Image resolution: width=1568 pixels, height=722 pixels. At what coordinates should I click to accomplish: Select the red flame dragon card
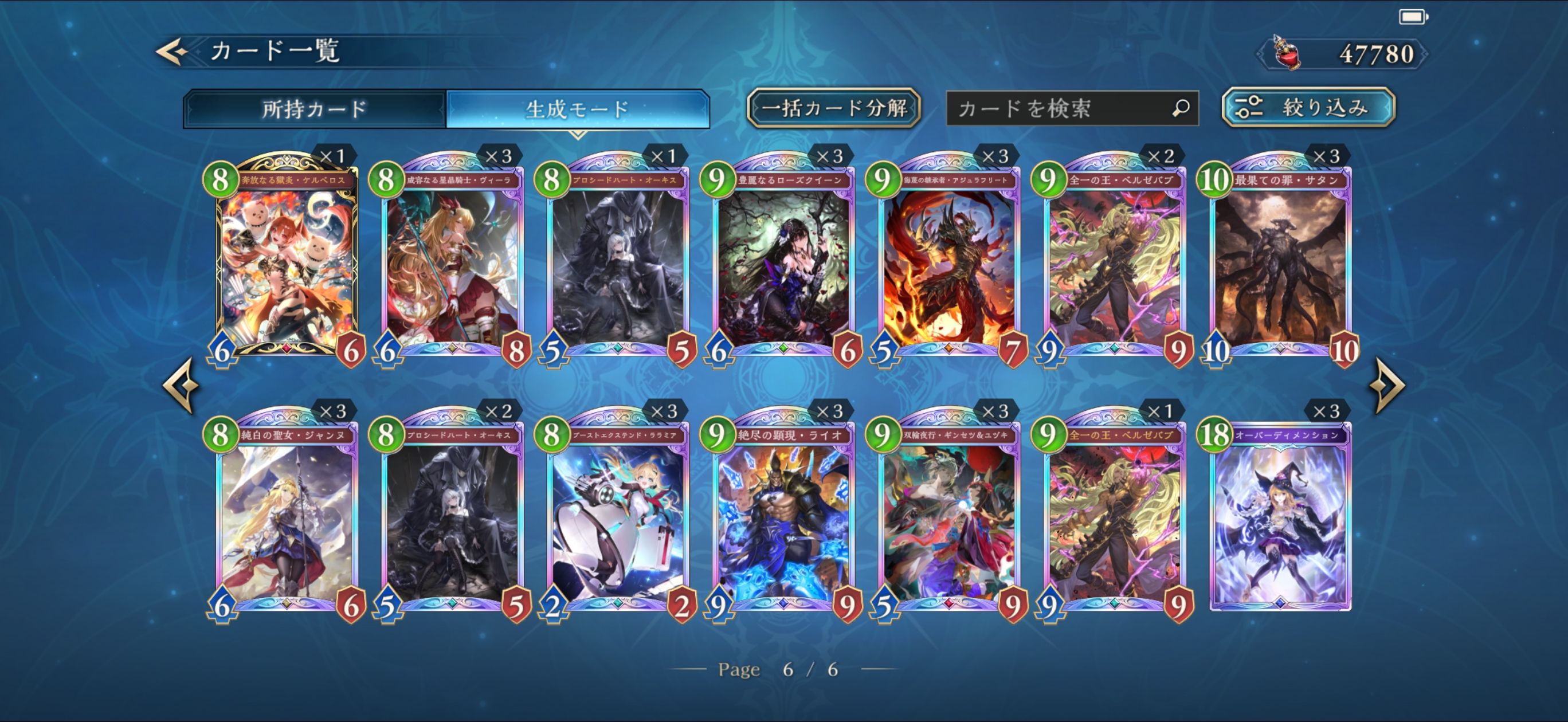(x=948, y=262)
